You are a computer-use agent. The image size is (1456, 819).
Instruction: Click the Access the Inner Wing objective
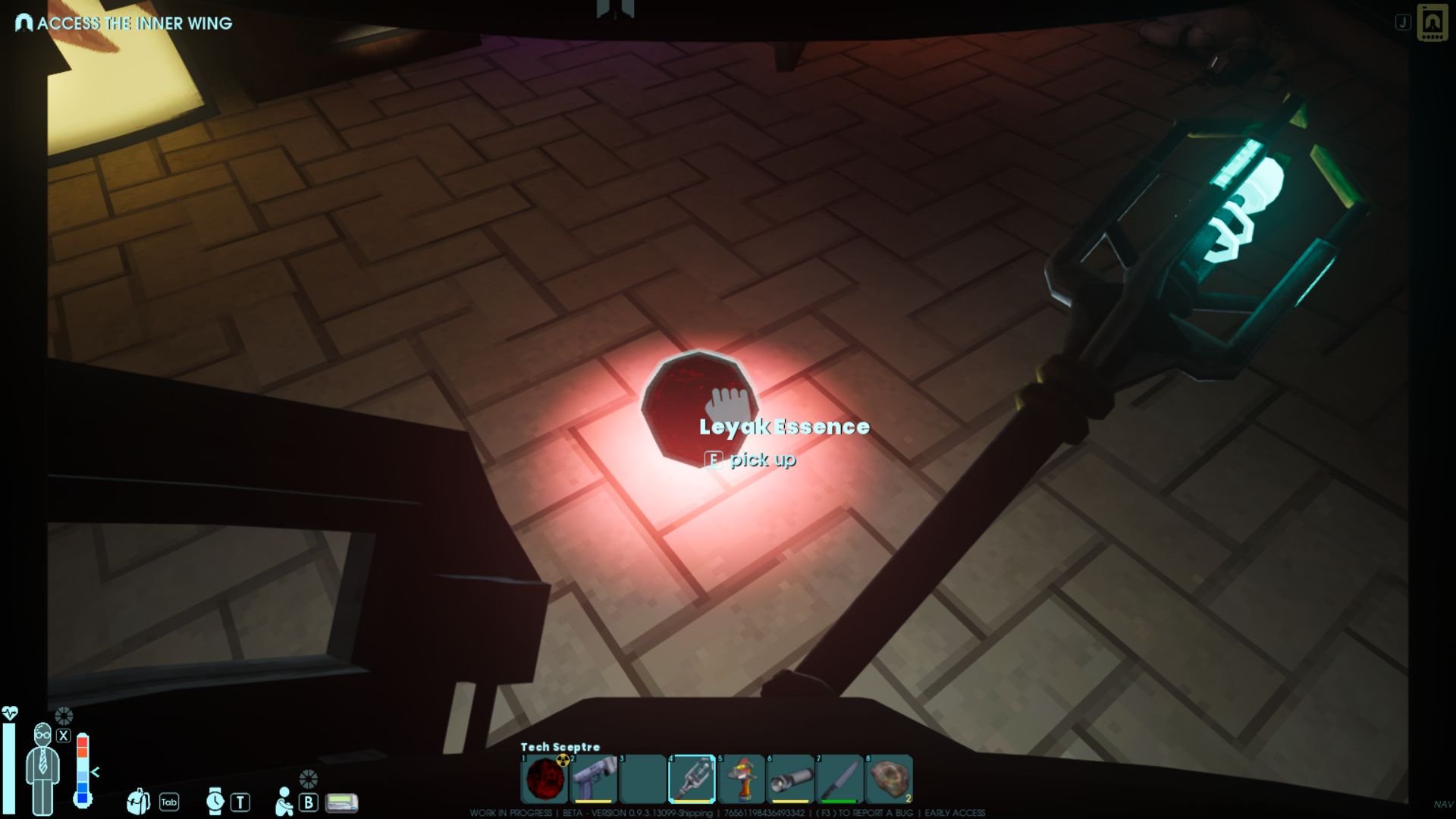125,24
